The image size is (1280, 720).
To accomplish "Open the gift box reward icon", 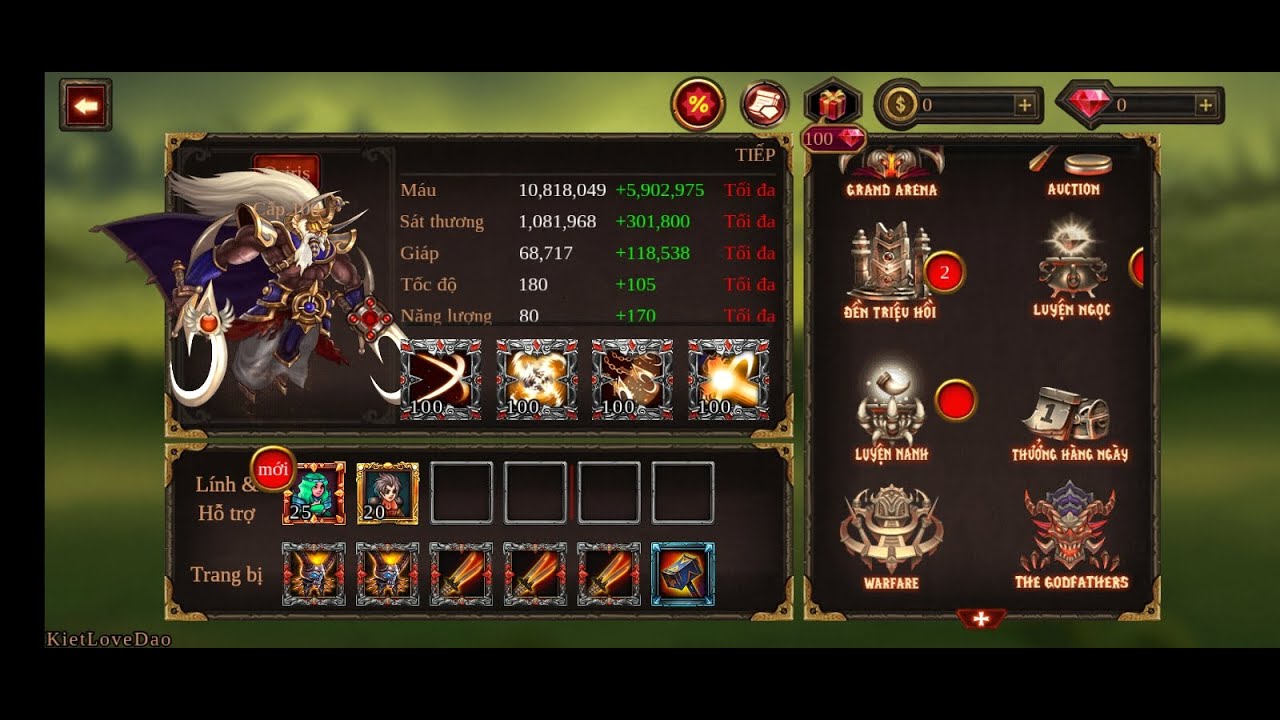I will [832, 103].
